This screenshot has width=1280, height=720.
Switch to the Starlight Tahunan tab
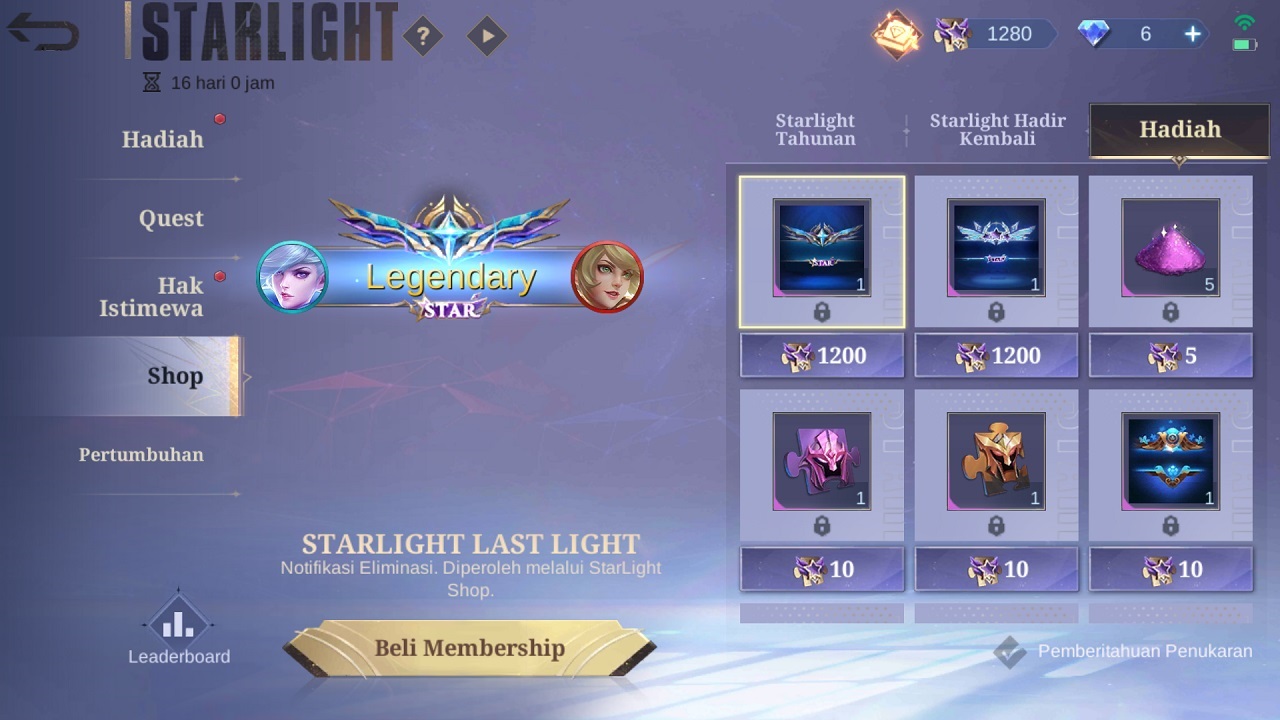815,129
